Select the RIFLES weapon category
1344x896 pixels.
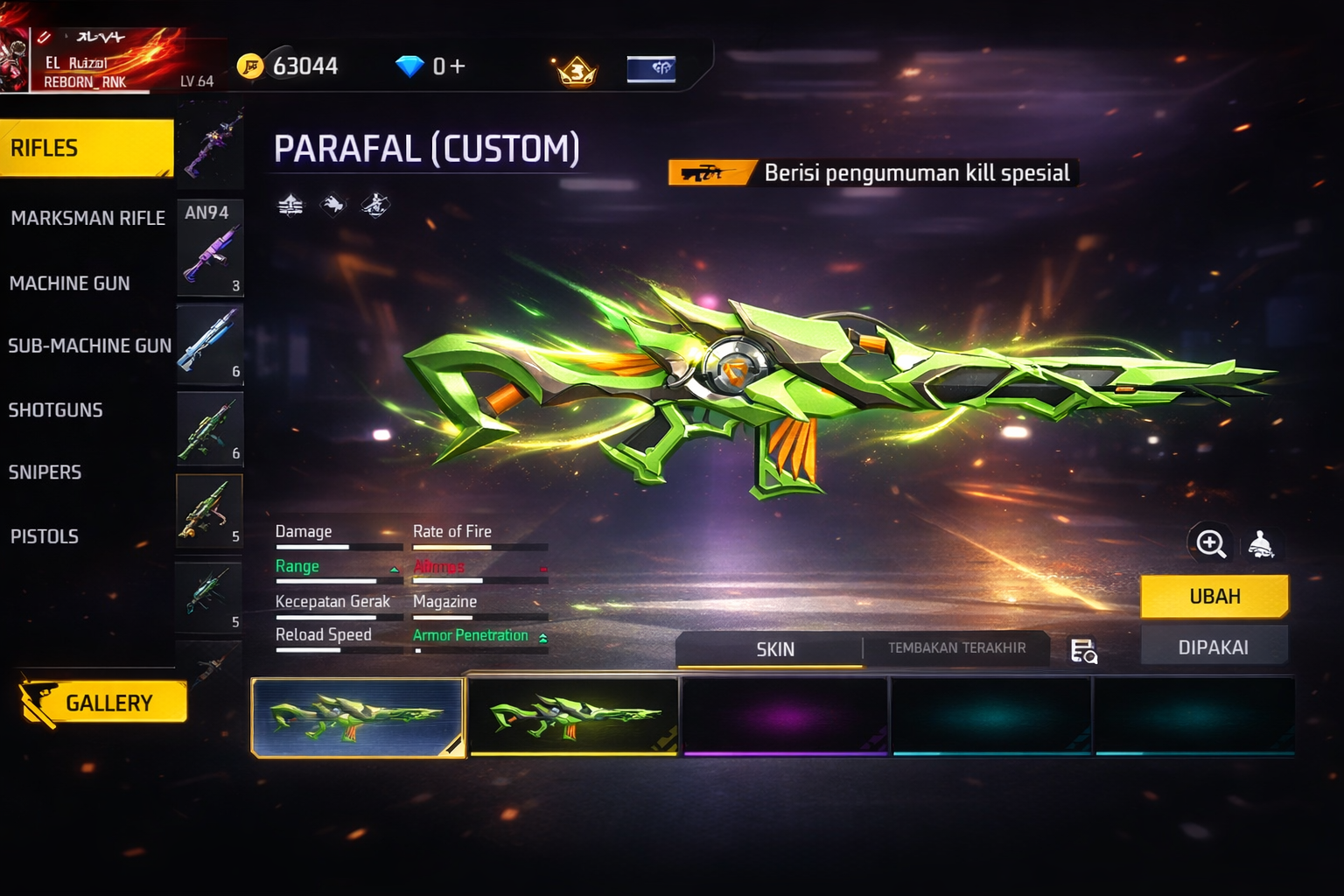(86, 148)
